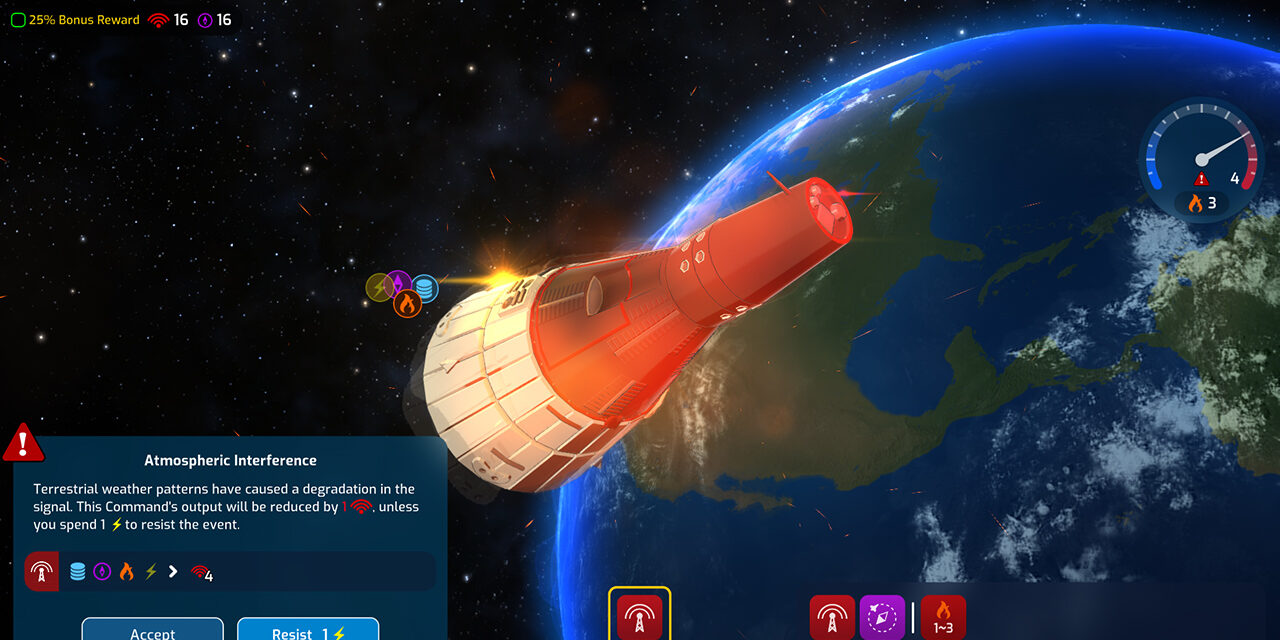Accept the Atmospheric Interference event
The height and width of the screenshot is (640, 1280).
(x=152, y=630)
